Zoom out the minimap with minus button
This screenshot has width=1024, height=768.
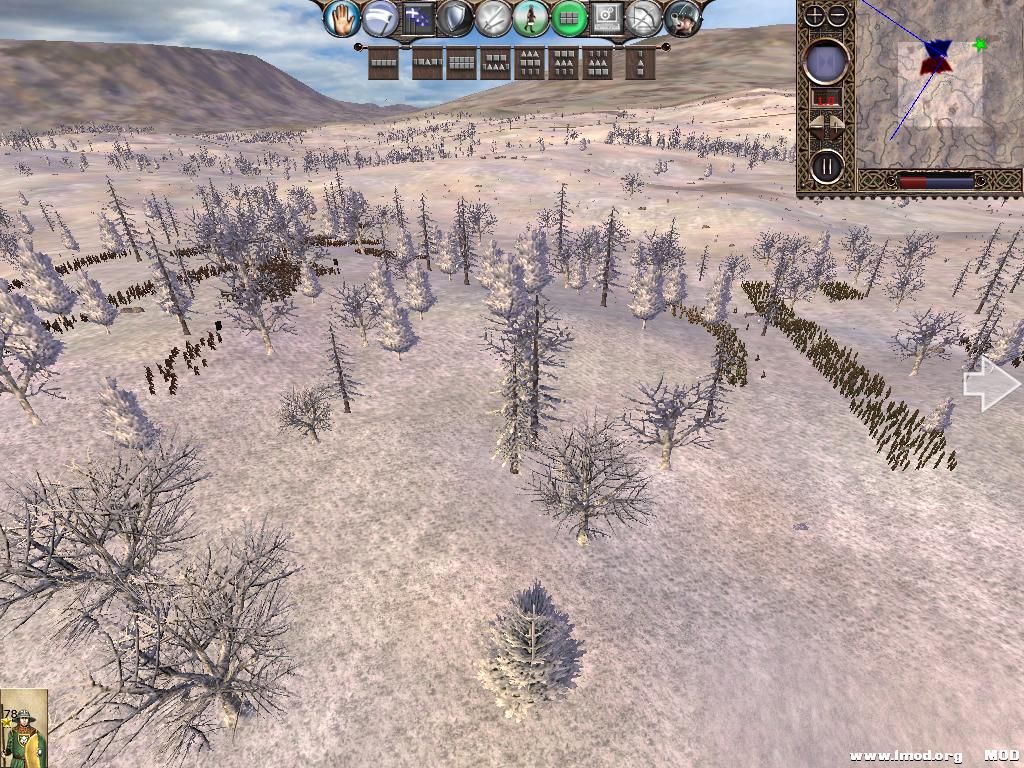[x=838, y=15]
